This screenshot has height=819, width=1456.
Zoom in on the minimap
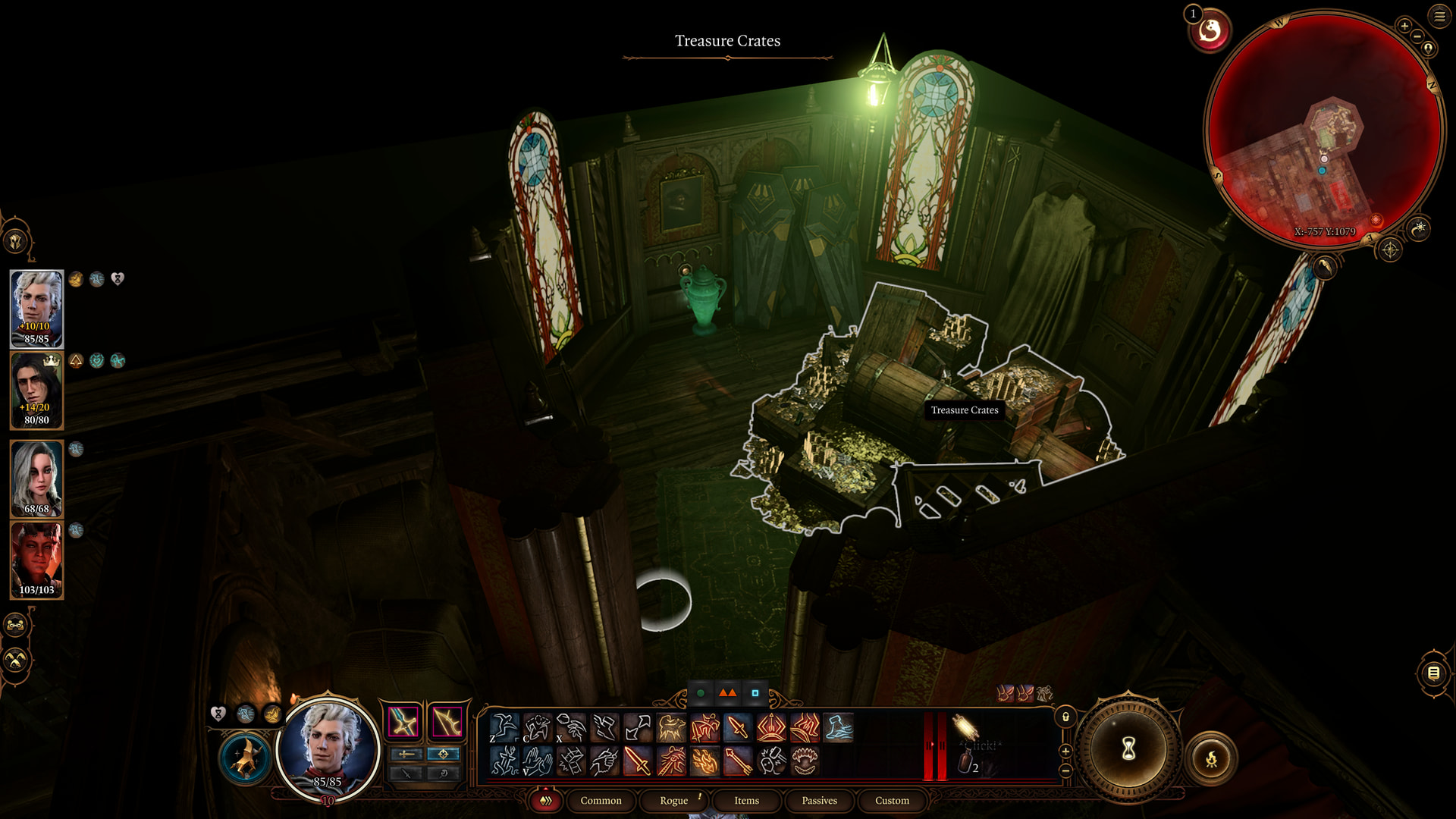tap(1404, 27)
